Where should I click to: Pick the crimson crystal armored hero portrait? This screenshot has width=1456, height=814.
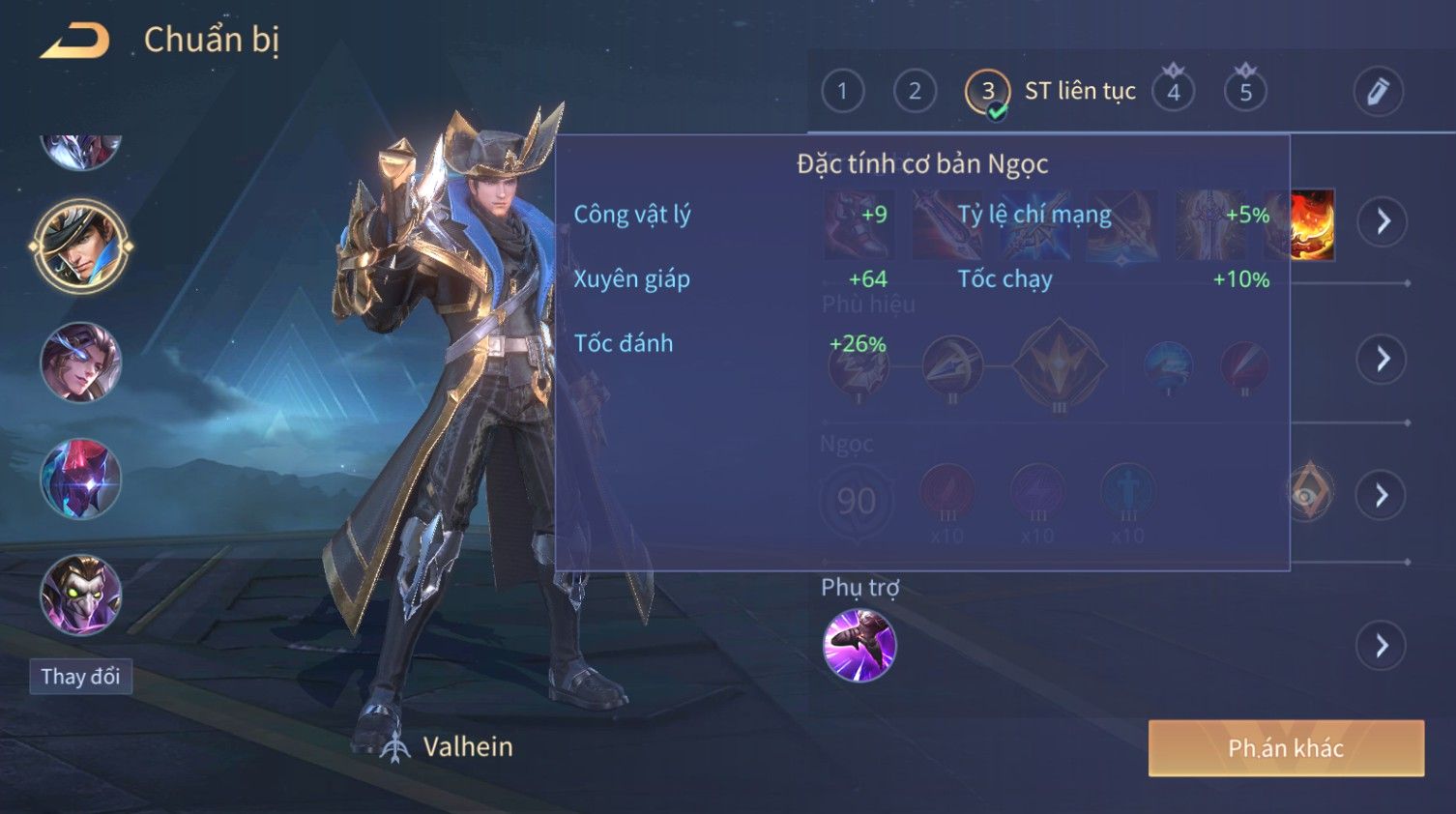(x=81, y=479)
